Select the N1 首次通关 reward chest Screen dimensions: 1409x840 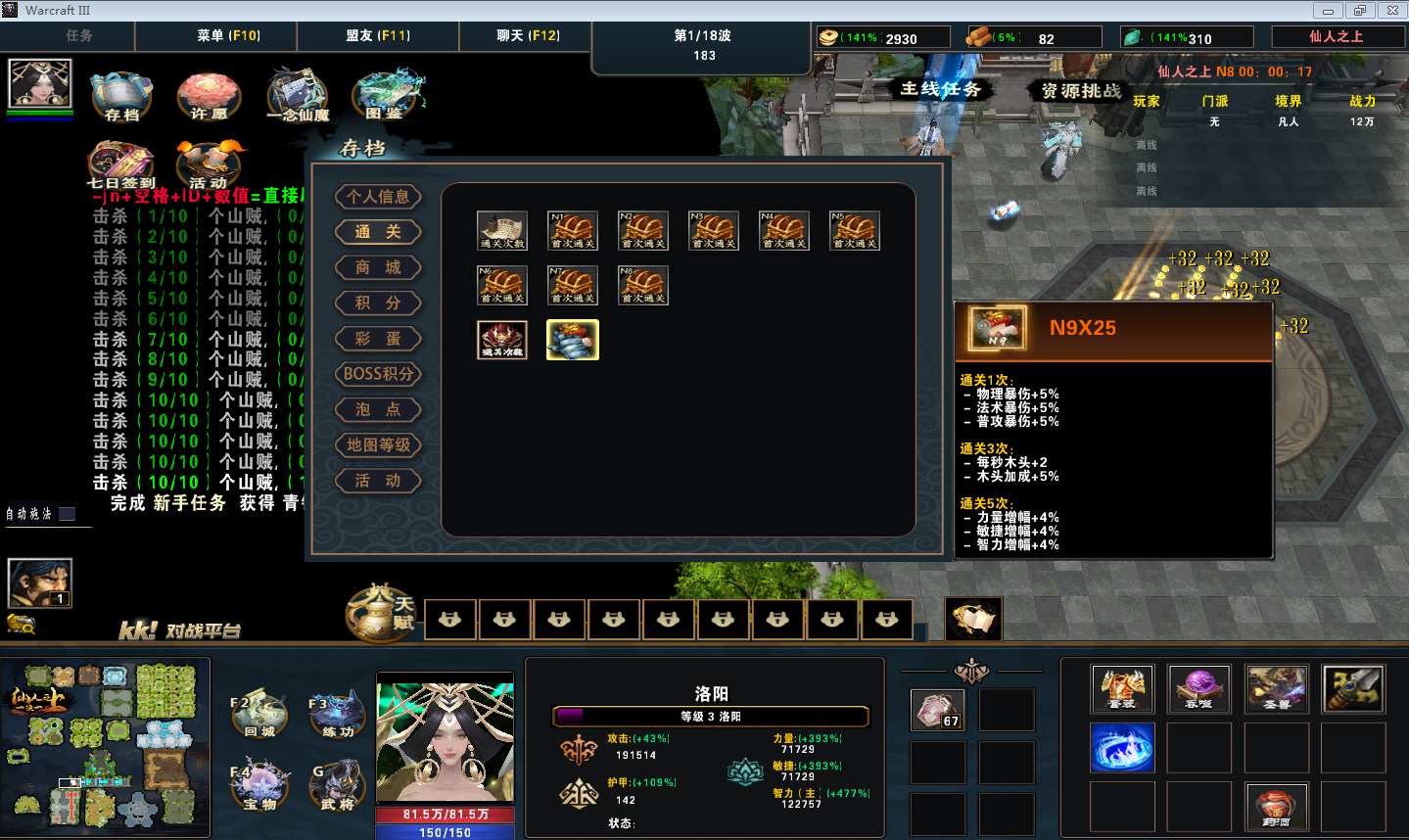[573, 231]
